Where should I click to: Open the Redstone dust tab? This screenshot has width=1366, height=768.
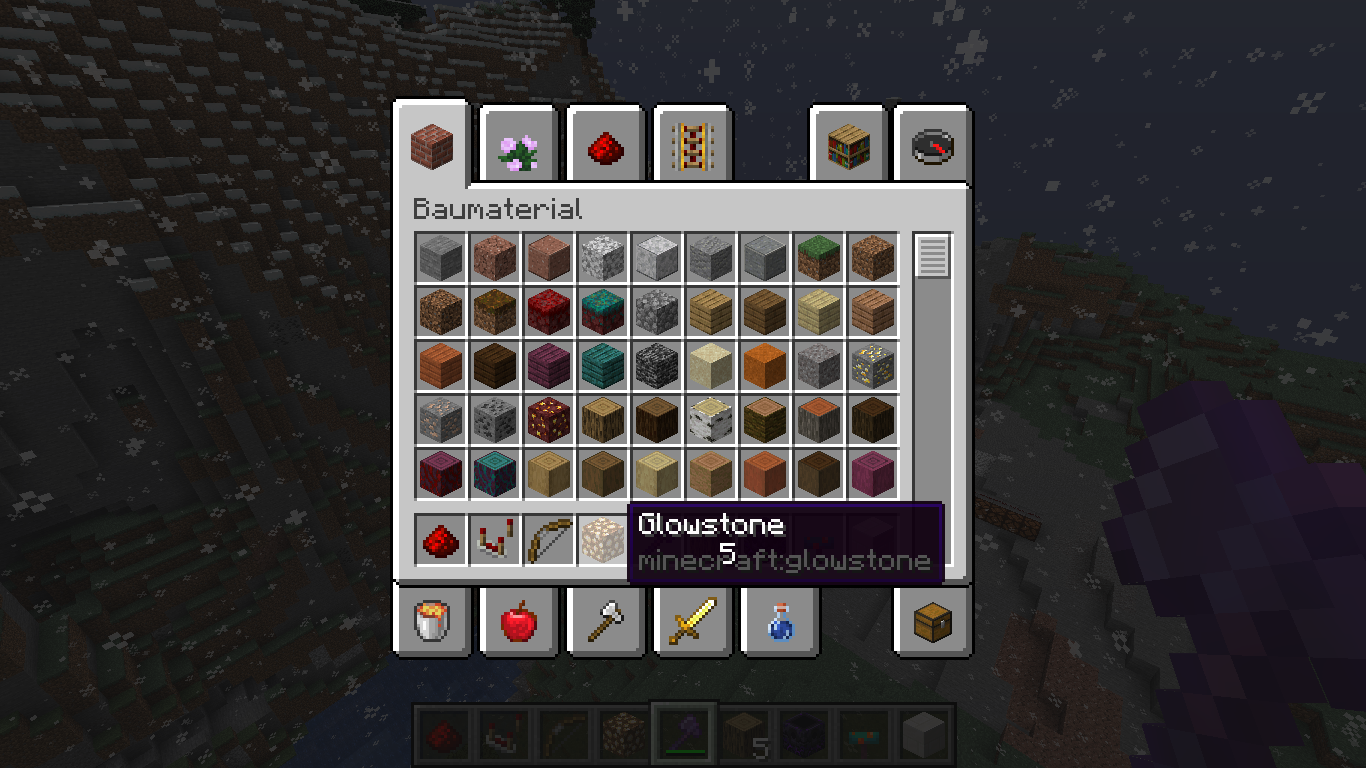605,147
